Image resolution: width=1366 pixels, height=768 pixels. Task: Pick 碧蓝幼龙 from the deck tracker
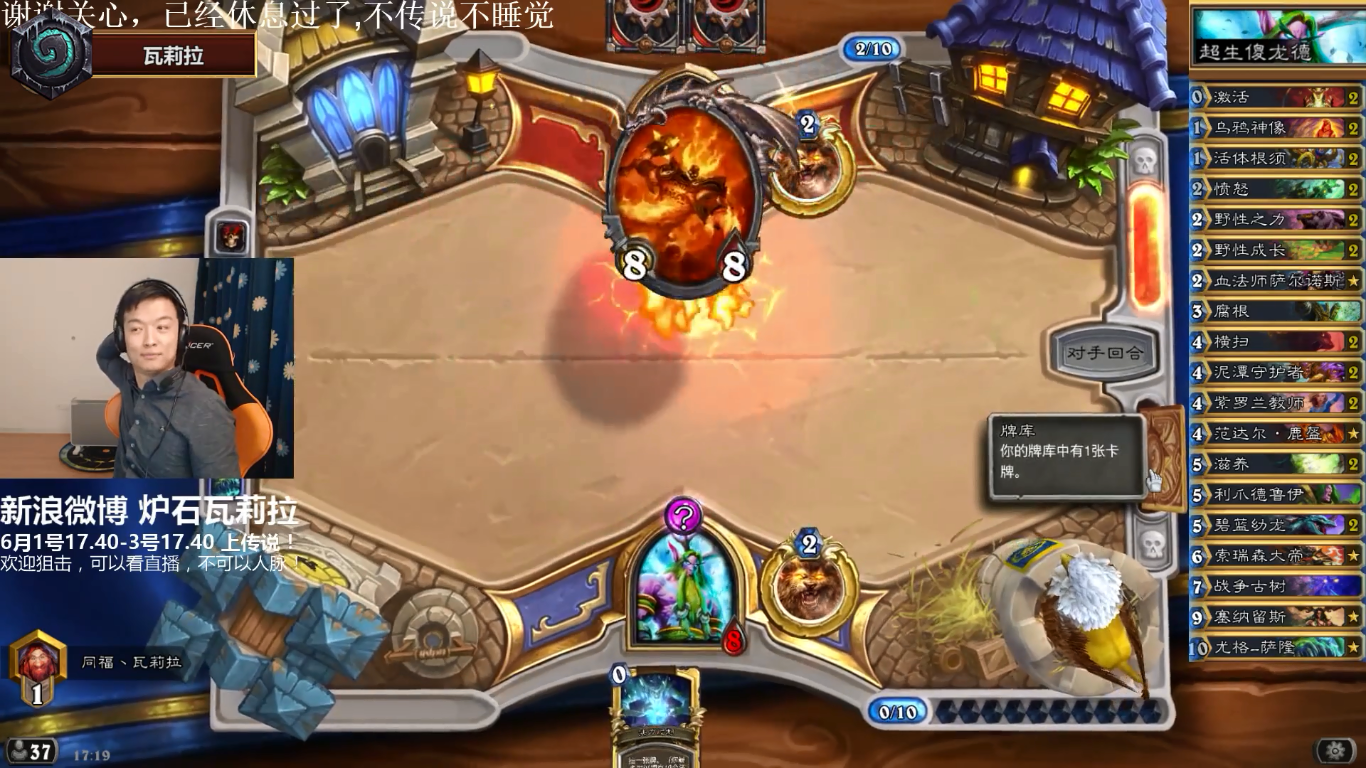[x=1276, y=524]
